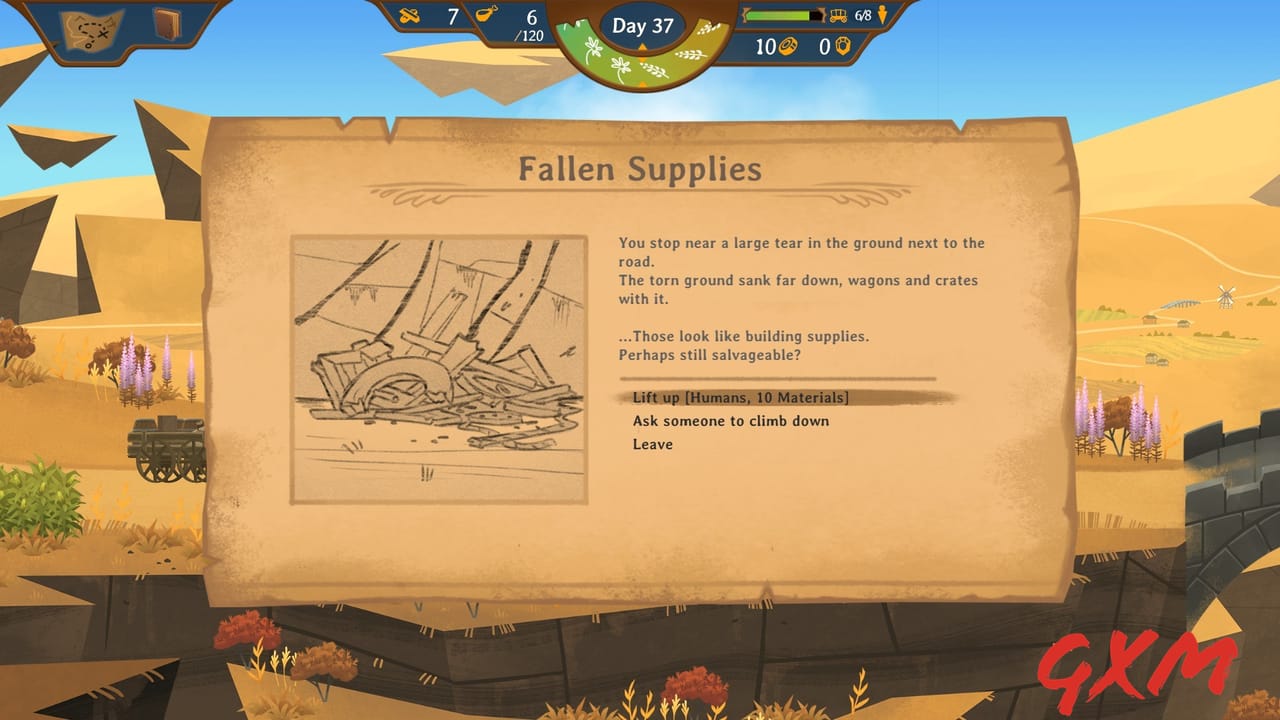This screenshot has width=1280, height=720.
Task: Click the wheat icon on the season wheel
Action: tap(690, 55)
